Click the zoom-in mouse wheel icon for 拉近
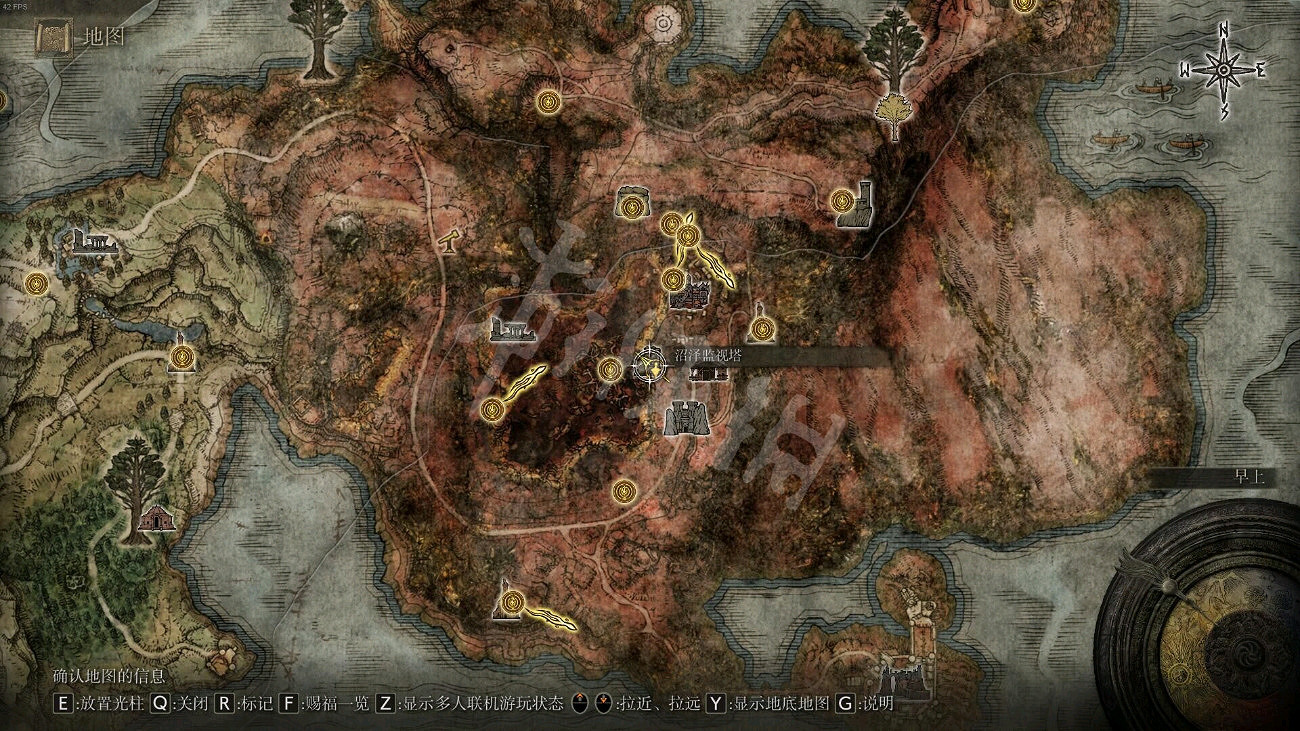Viewport: 1300px width, 731px height. point(580,703)
